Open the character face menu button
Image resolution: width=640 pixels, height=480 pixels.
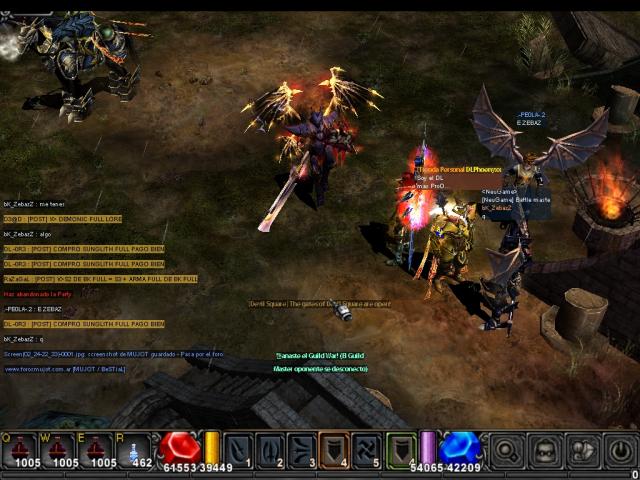coord(545,450)
